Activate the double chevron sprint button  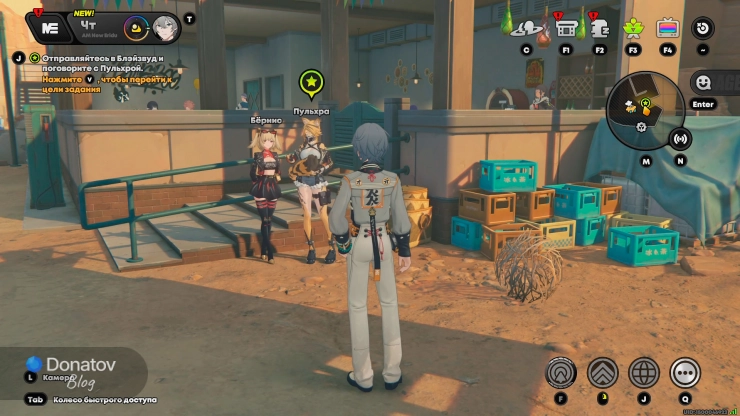[602, 373]
